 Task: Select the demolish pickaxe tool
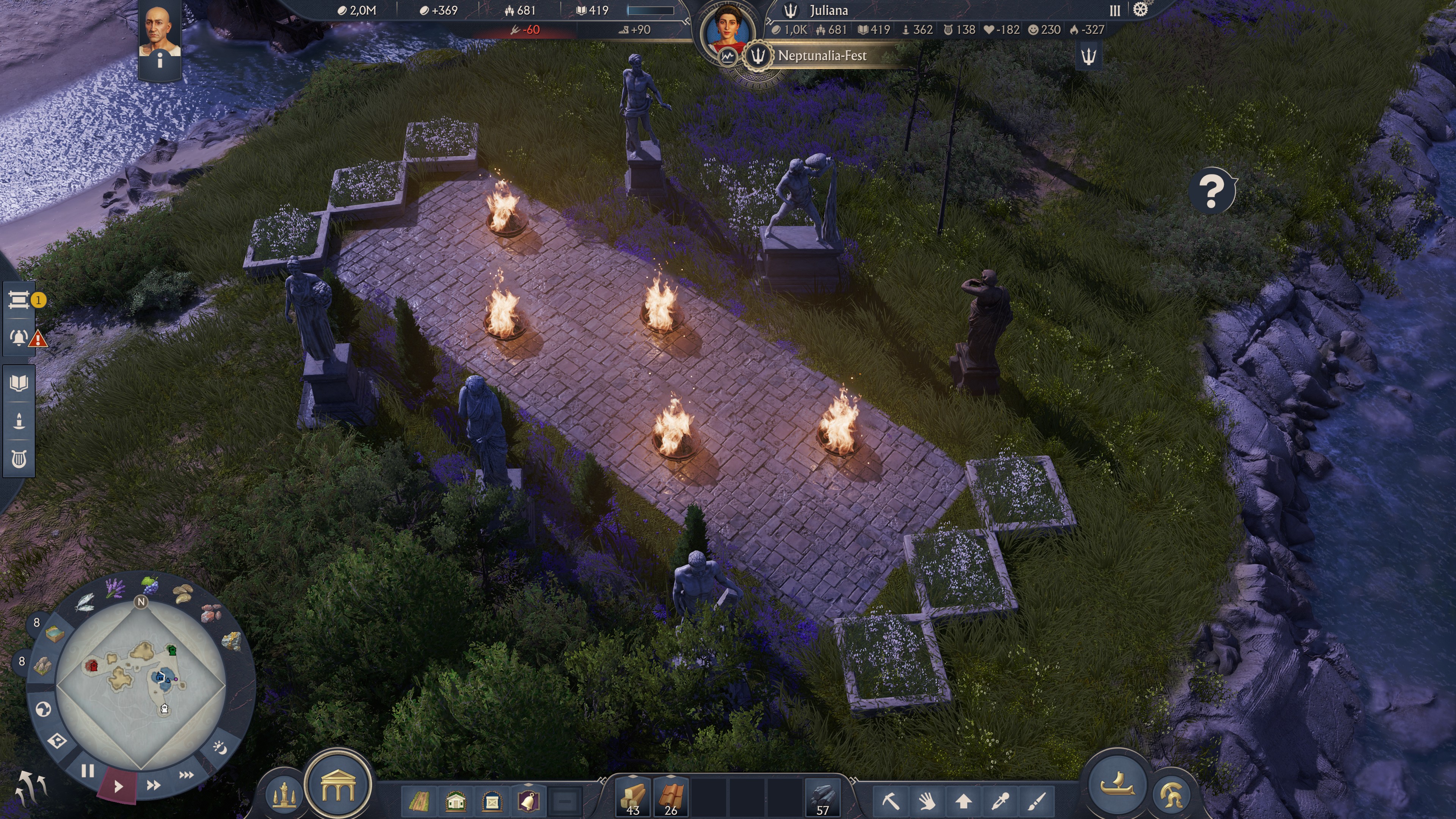[x=891, y=803]
